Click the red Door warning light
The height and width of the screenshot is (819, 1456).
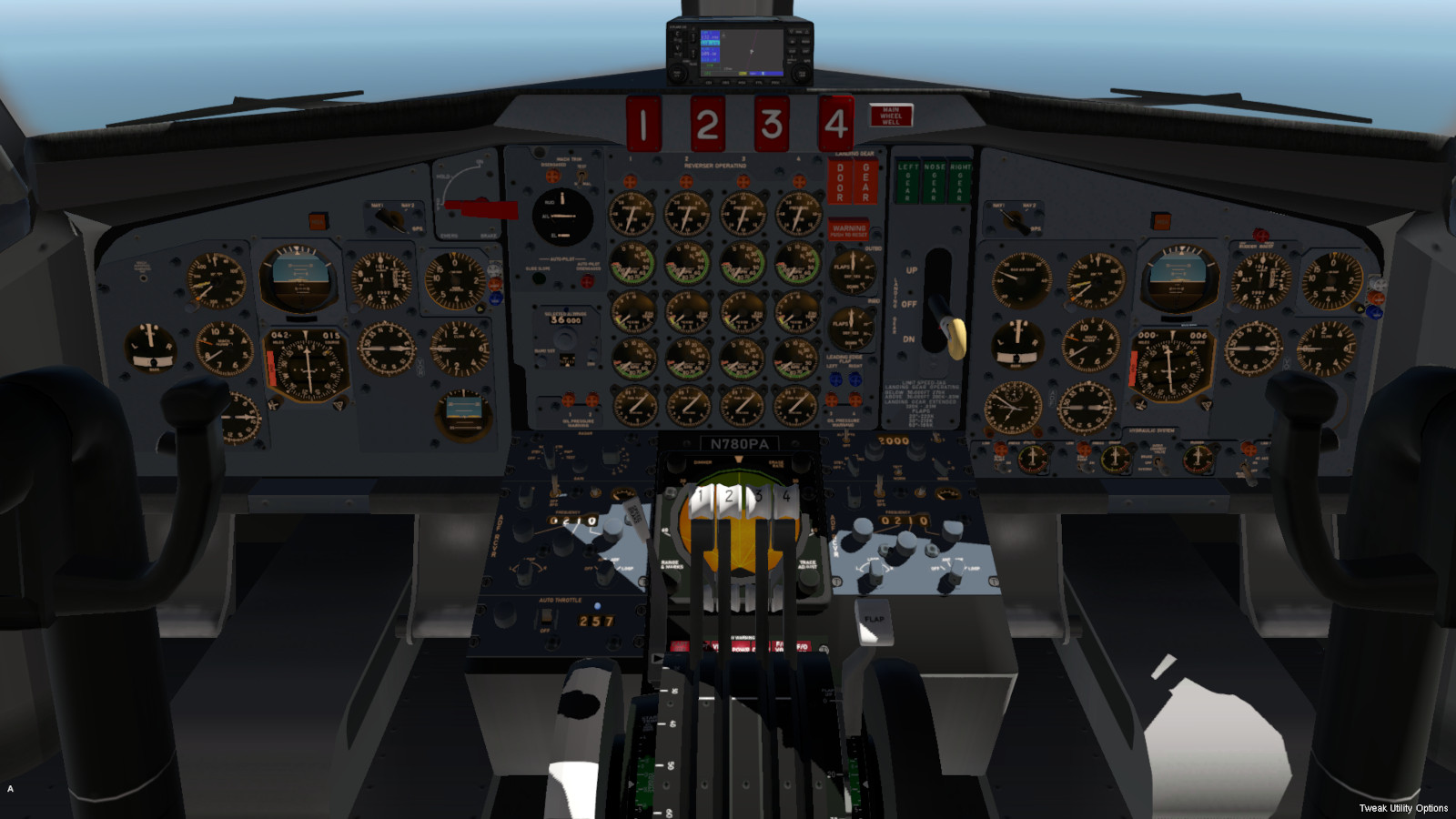pyautogui.click(x=840, y=181)
